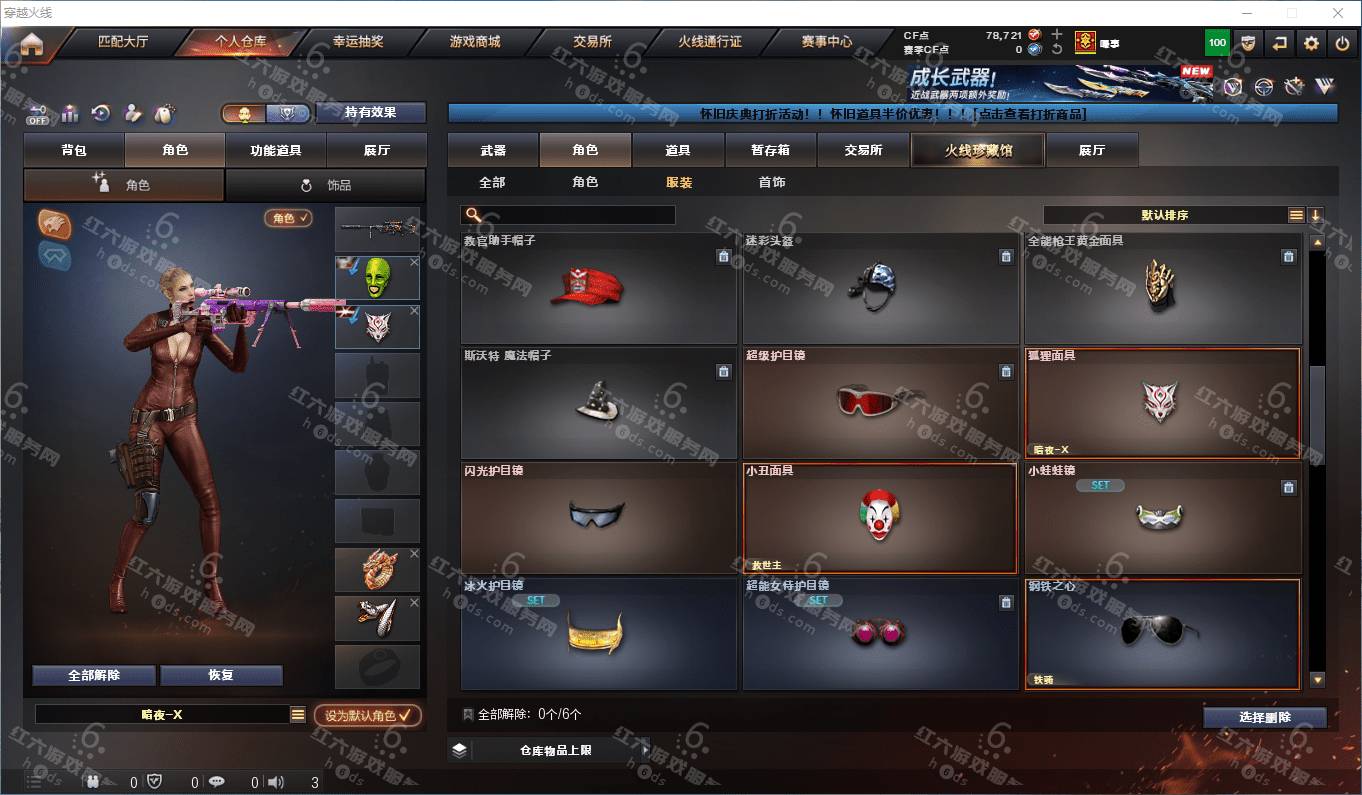Focus the warehouse search field
Screen dimensions: 1362x795
(577, 215)
